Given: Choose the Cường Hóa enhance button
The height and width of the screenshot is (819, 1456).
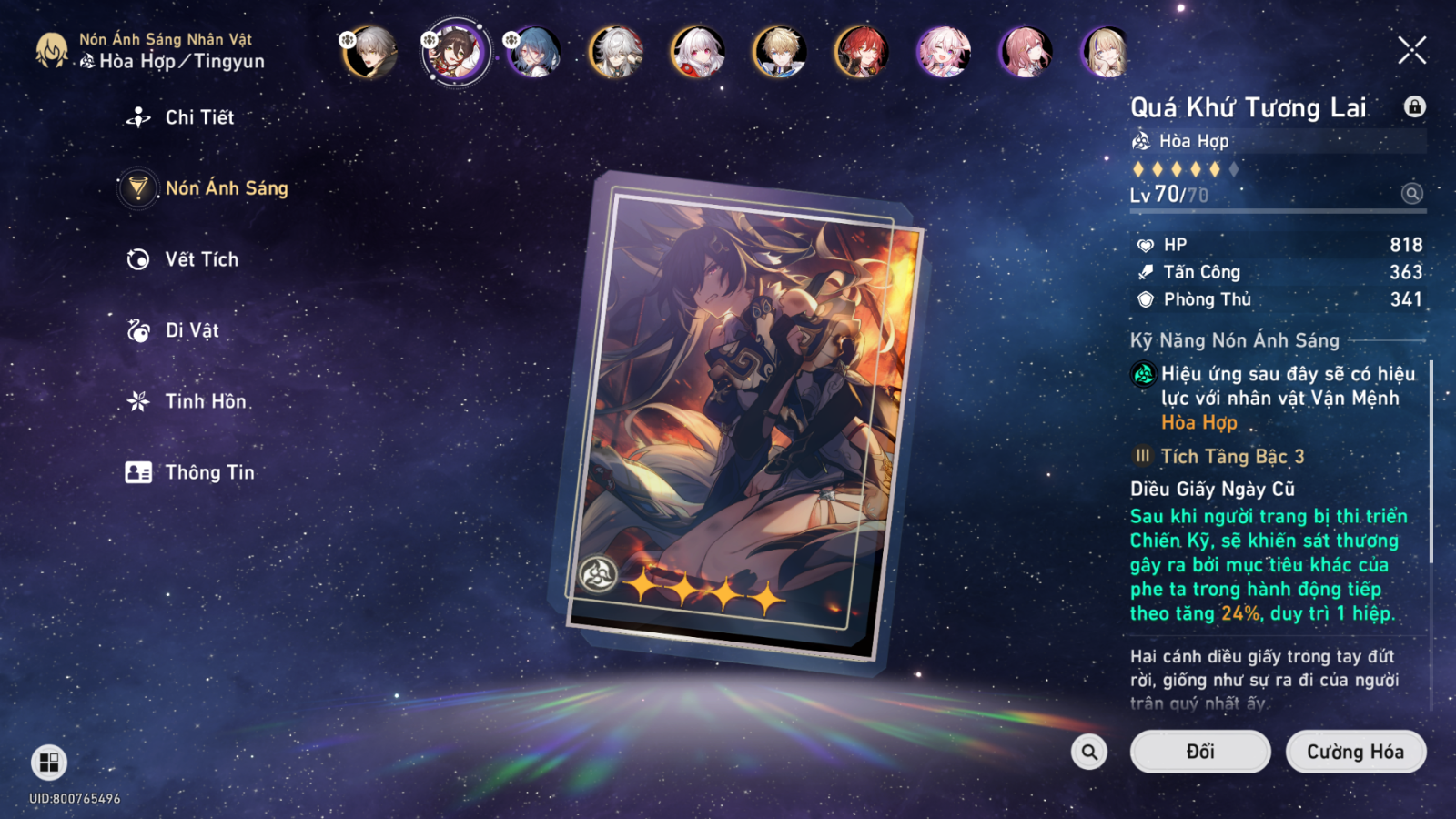Looking at the screenshot, I should pyautogui.click(x=1355, y=752).
